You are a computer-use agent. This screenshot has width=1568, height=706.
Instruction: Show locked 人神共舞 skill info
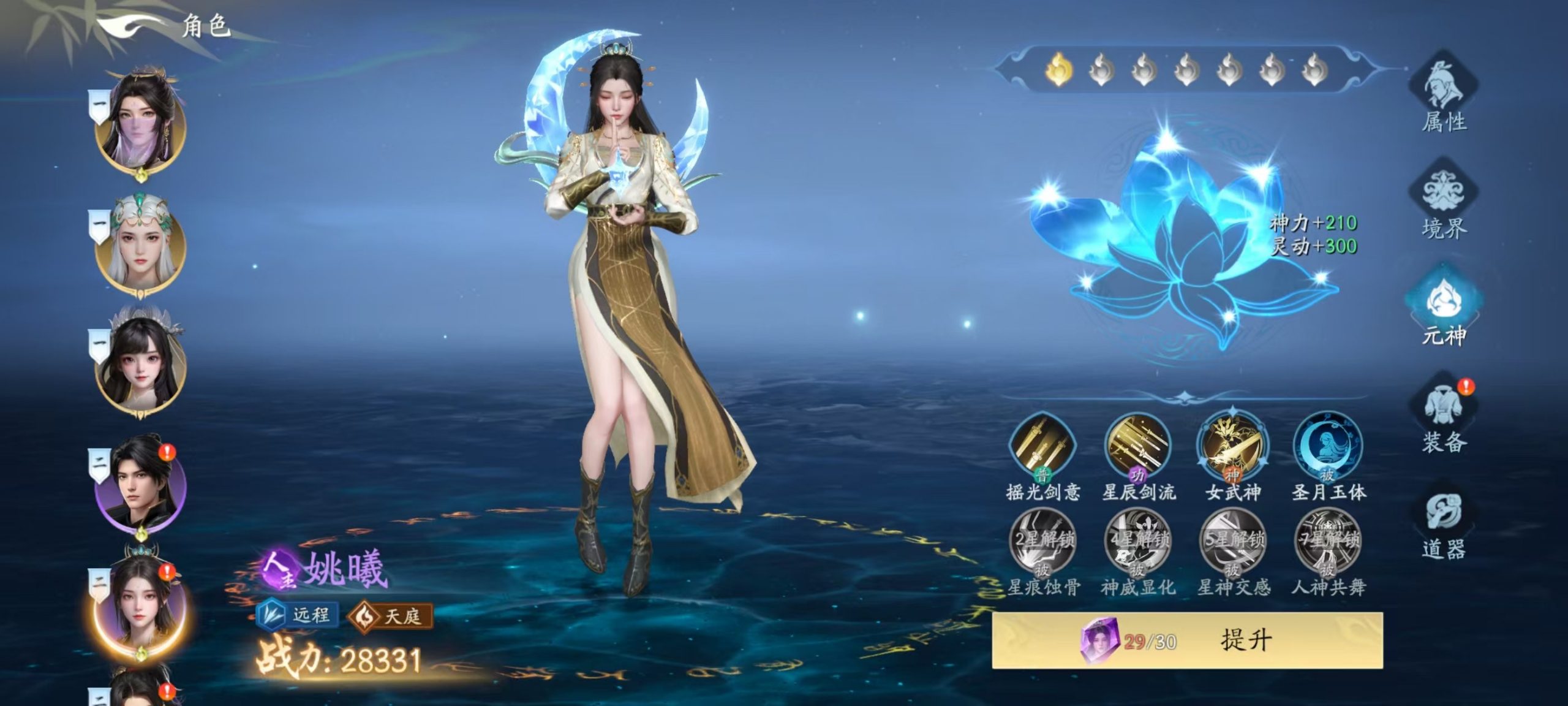[x=1327, y=544]
